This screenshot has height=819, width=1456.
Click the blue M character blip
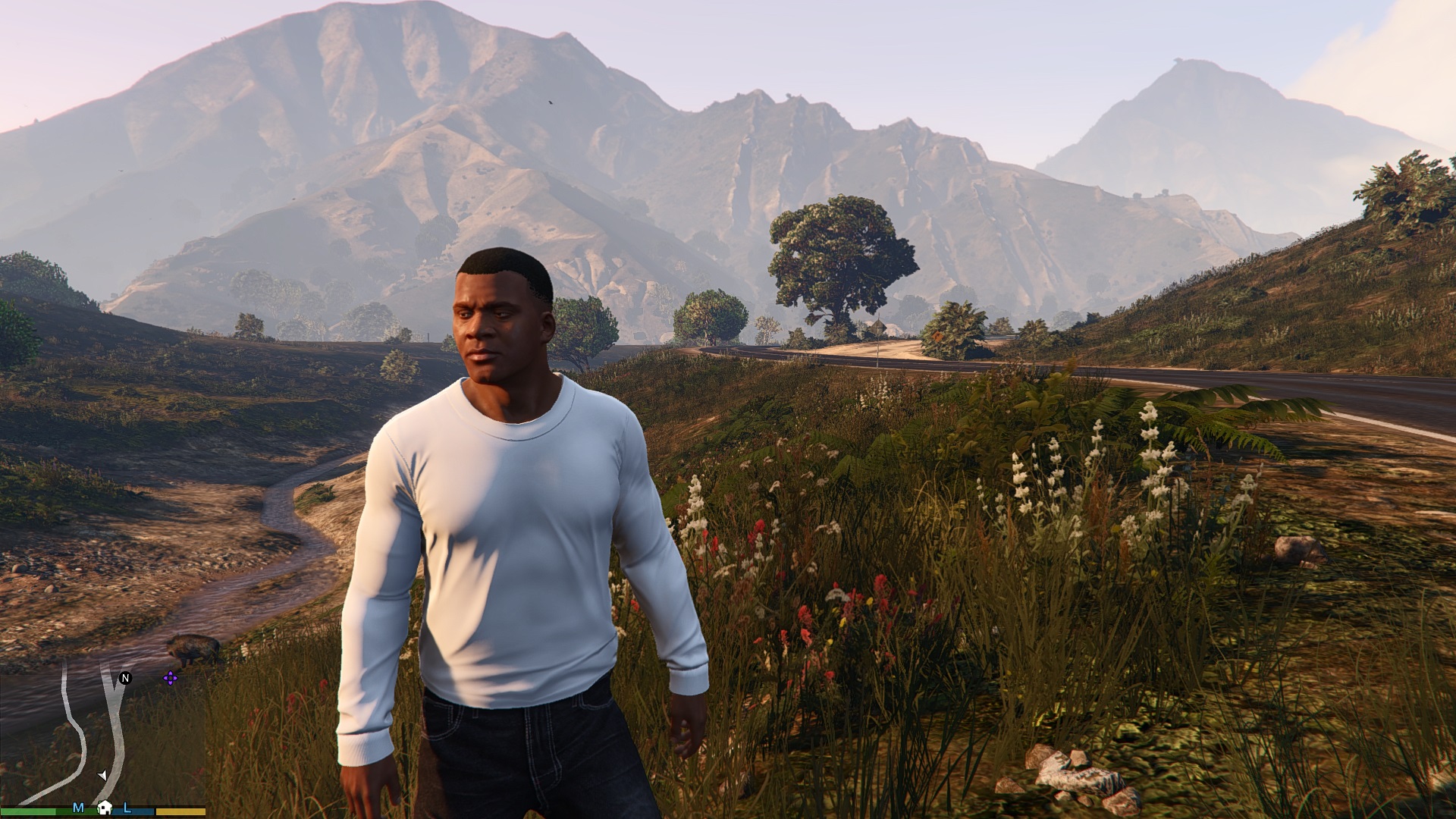click(78, 808)
